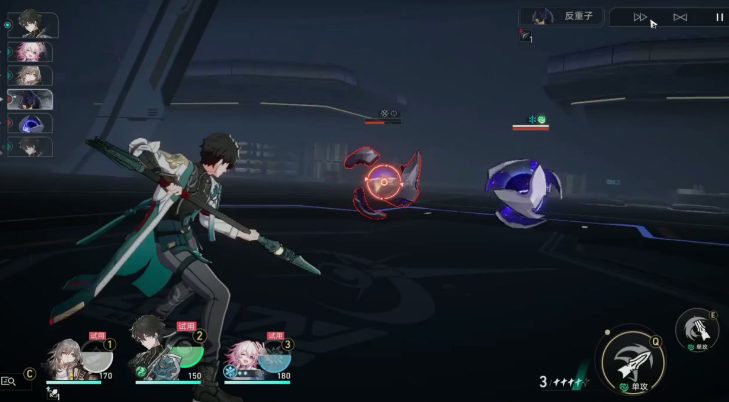This screenshot has width=729, height=402.
Task: Use the basic attack (单攻) skill
Action: click(632, 361)
